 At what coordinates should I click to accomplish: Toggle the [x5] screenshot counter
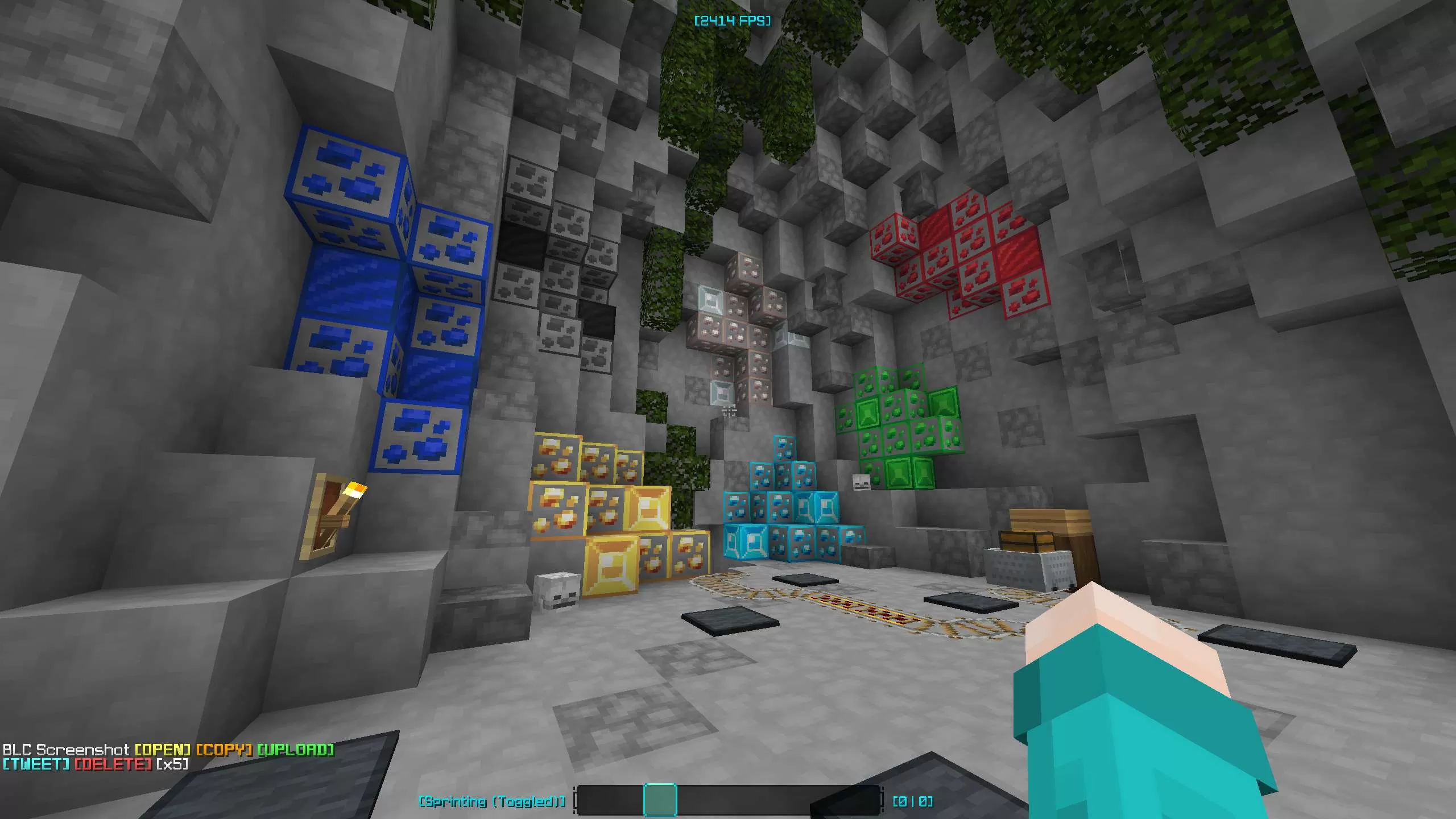173,765
